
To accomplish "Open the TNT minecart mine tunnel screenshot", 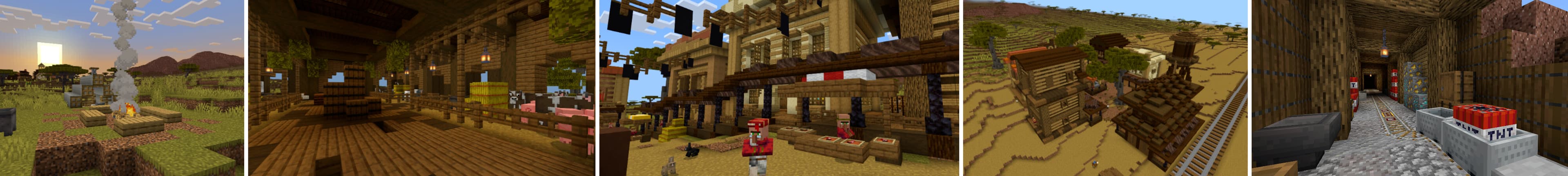I will point(1409,88).
